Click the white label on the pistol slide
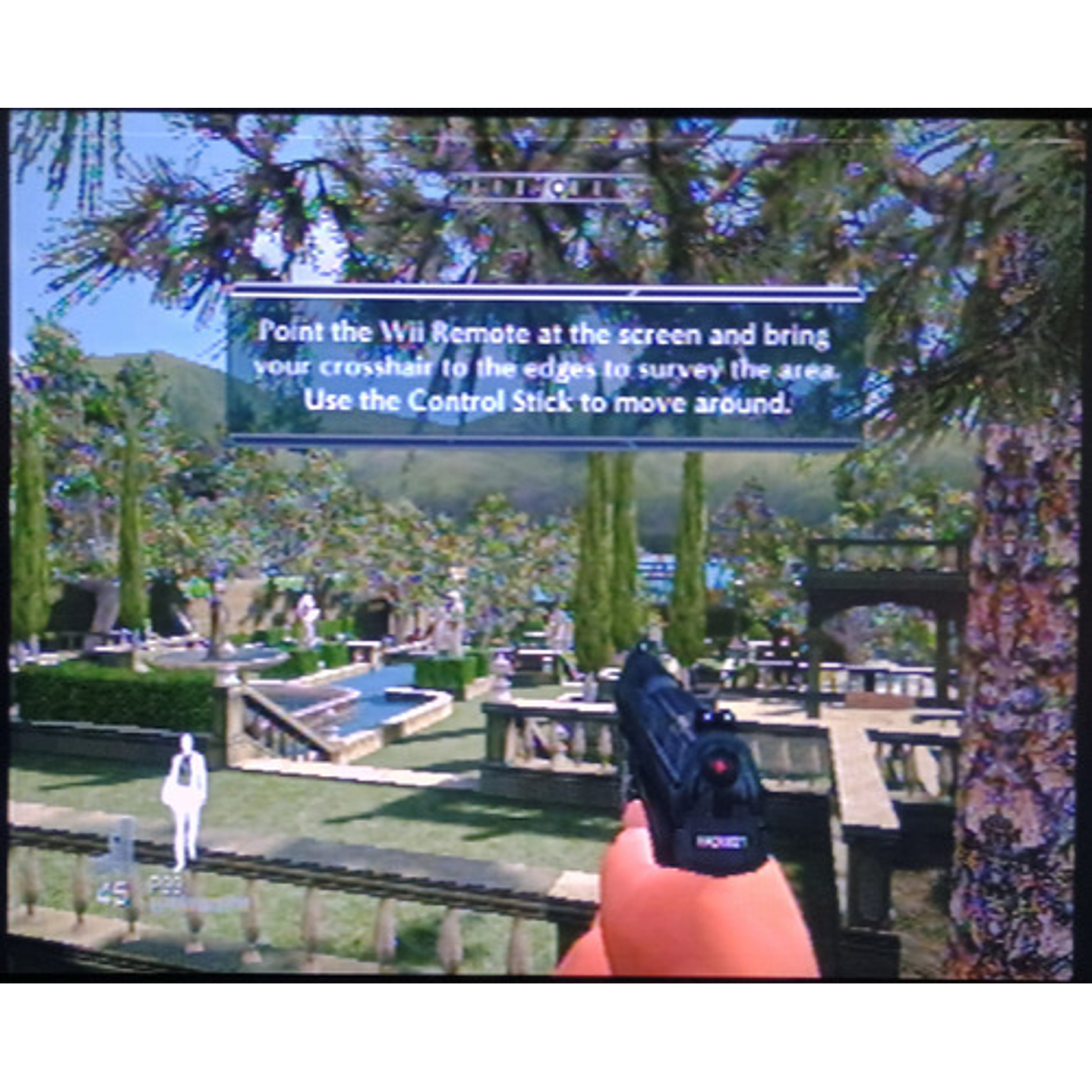 click(721, 839)
